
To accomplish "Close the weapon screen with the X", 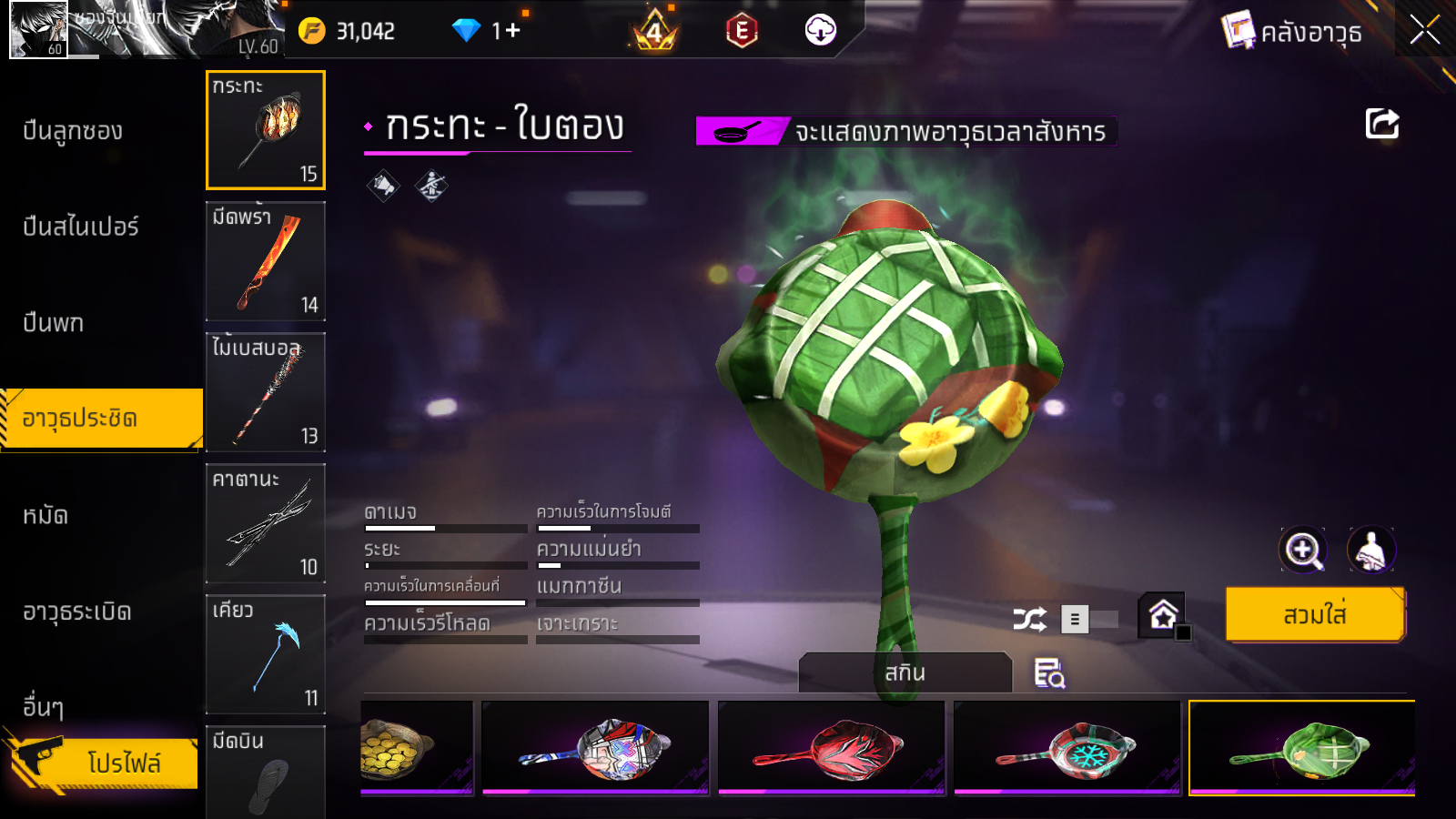I will [1424, 30].
